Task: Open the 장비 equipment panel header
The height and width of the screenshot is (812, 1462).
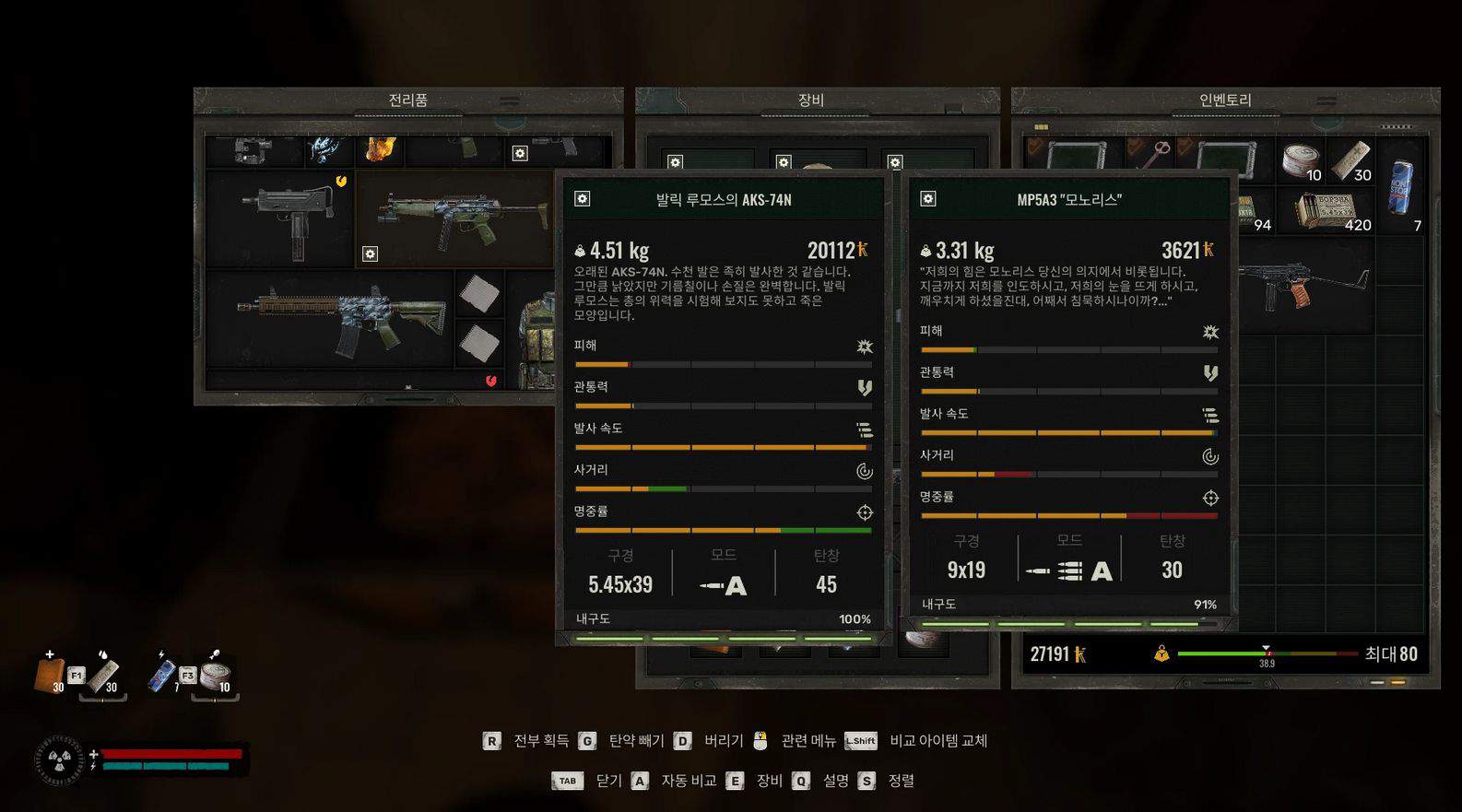Action: (x=810, y=100)
